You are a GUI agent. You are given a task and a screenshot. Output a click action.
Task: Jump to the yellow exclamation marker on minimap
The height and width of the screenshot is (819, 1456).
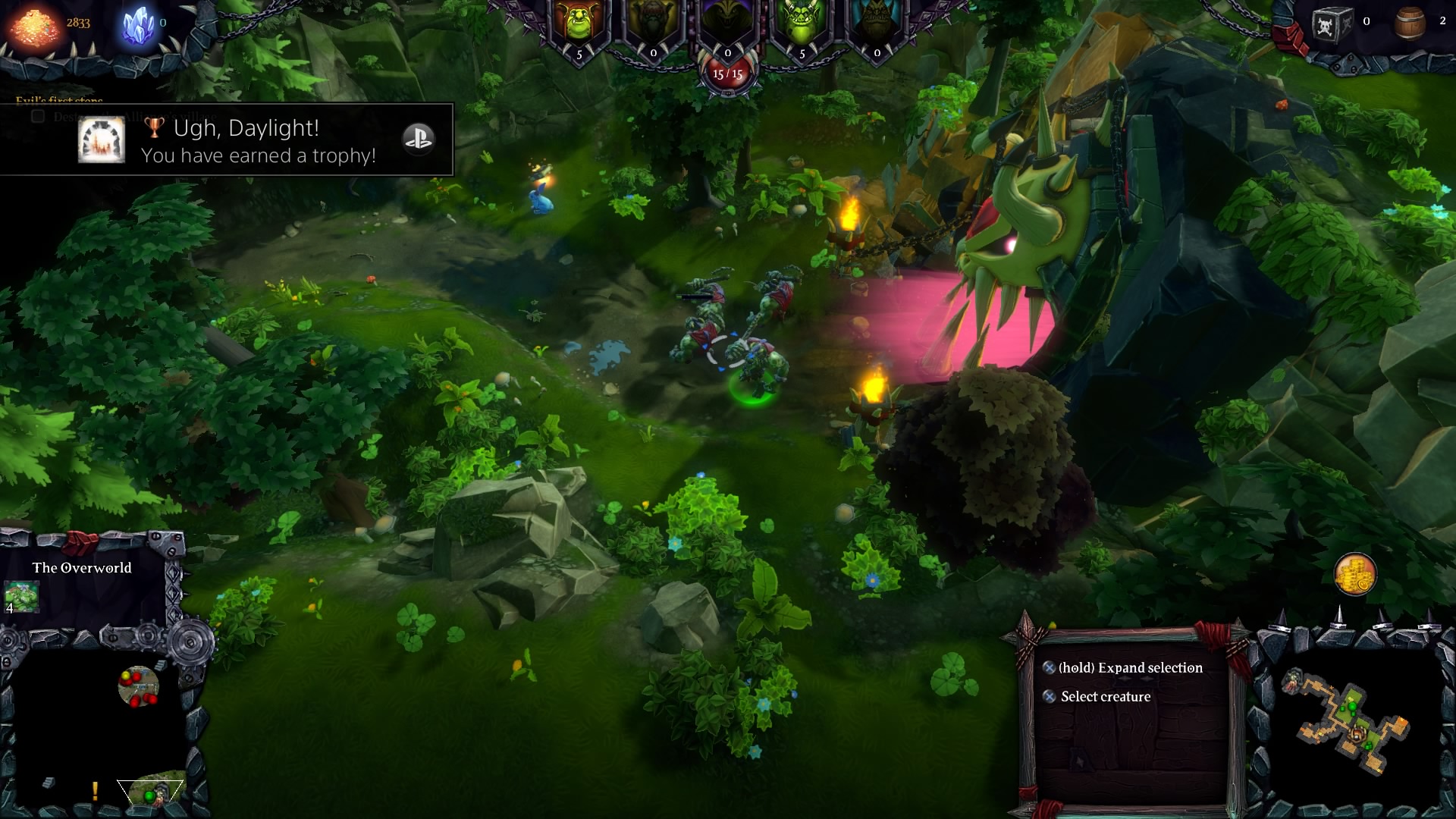tap(95, 791)
